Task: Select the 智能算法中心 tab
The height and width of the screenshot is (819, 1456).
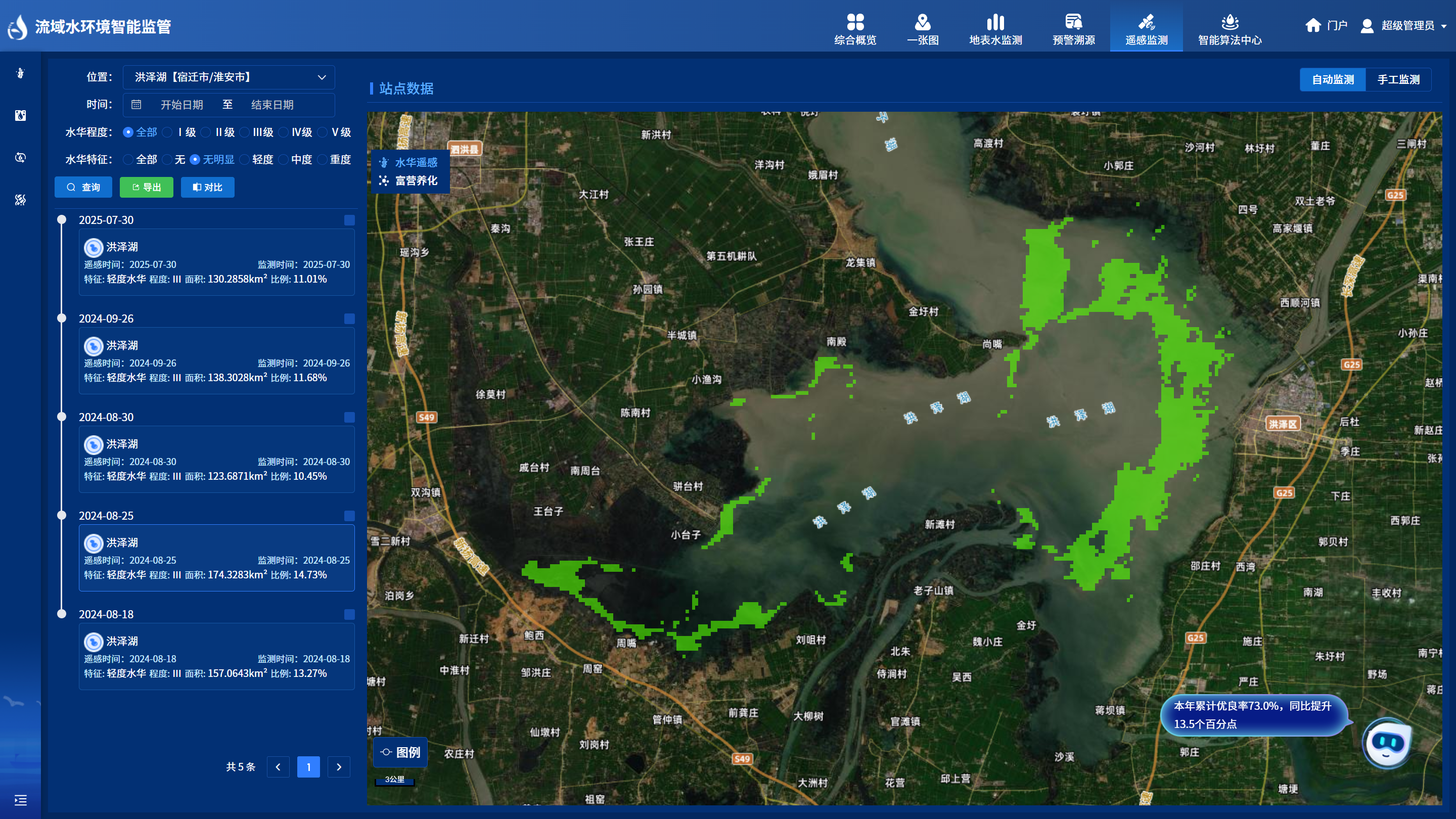Action: coord(1230,29)
